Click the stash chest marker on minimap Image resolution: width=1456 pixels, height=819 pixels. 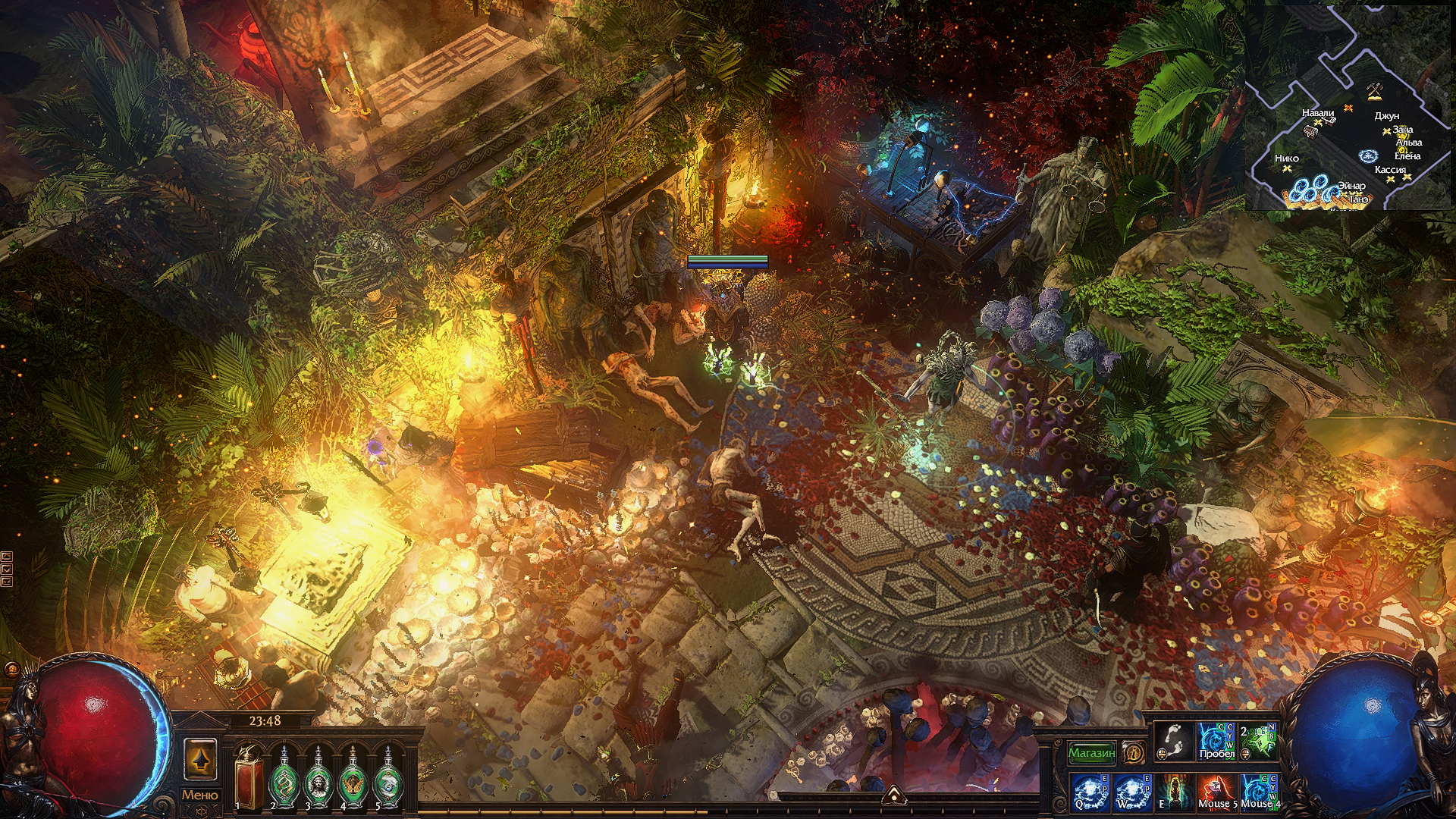point(1310,131)
